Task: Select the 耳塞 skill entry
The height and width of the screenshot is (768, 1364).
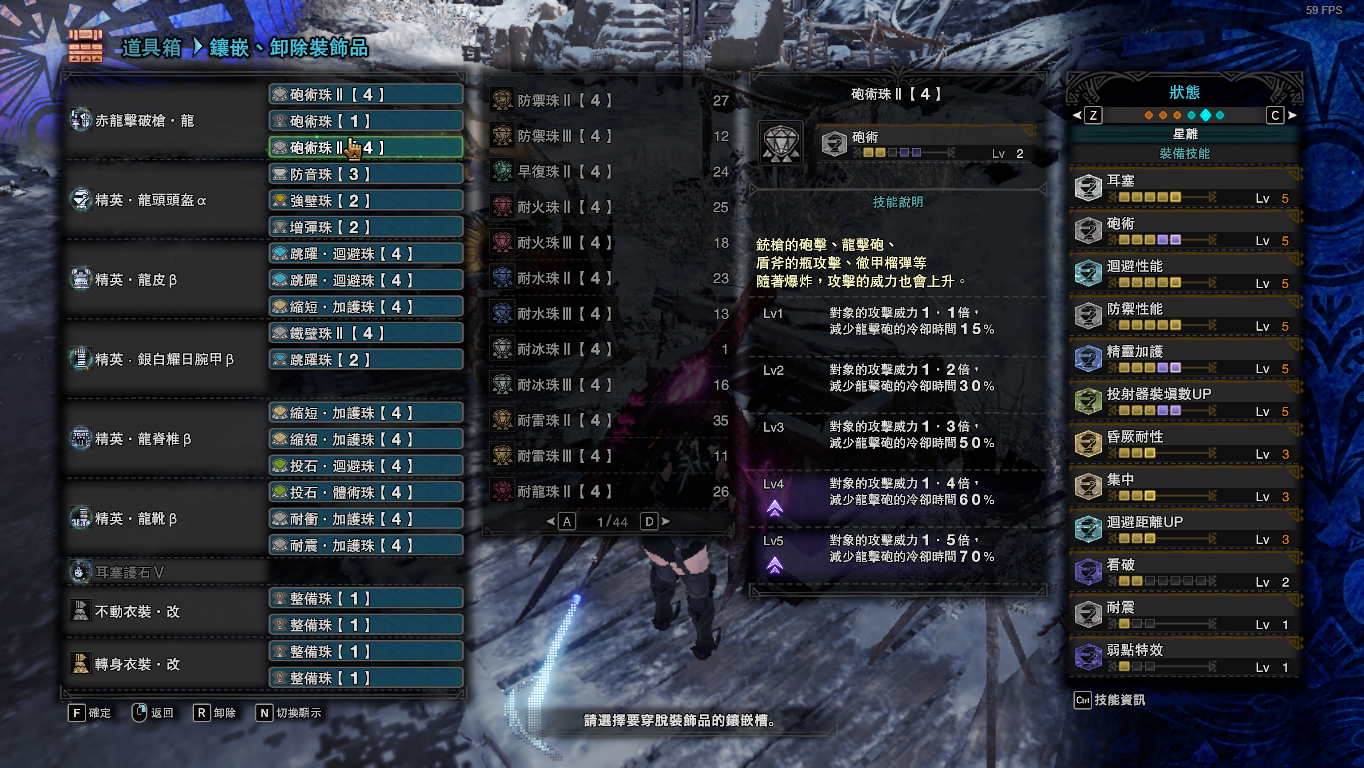Action: click(x=1186, y=189)
